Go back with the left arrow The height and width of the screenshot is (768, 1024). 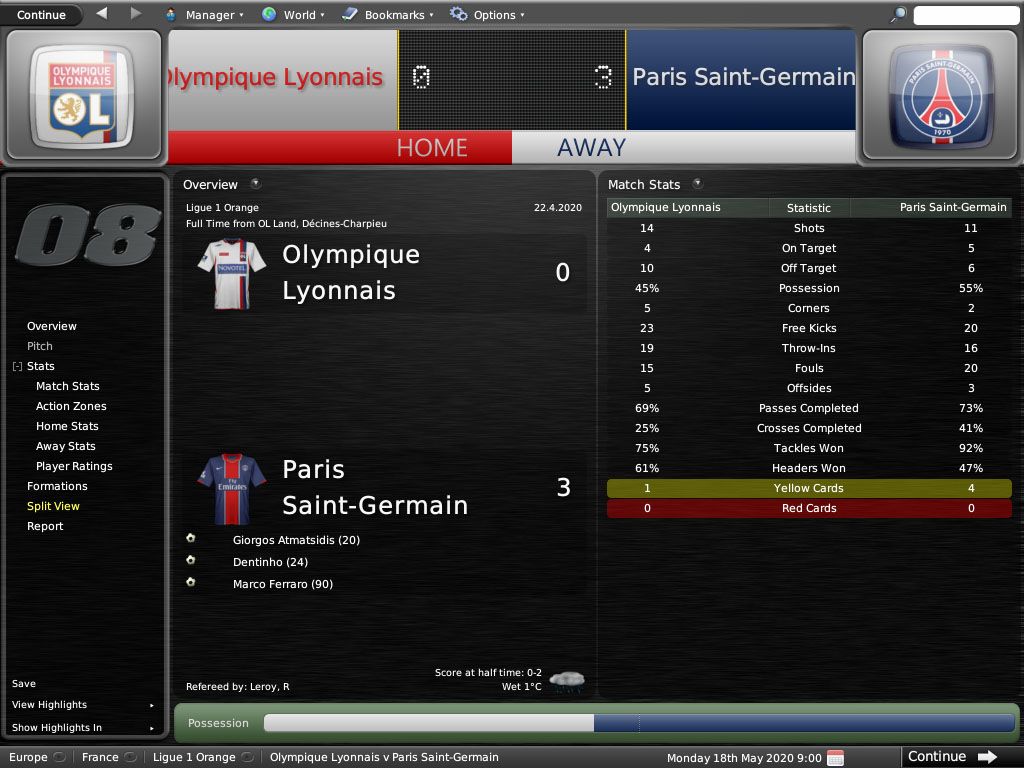[102, 14]
